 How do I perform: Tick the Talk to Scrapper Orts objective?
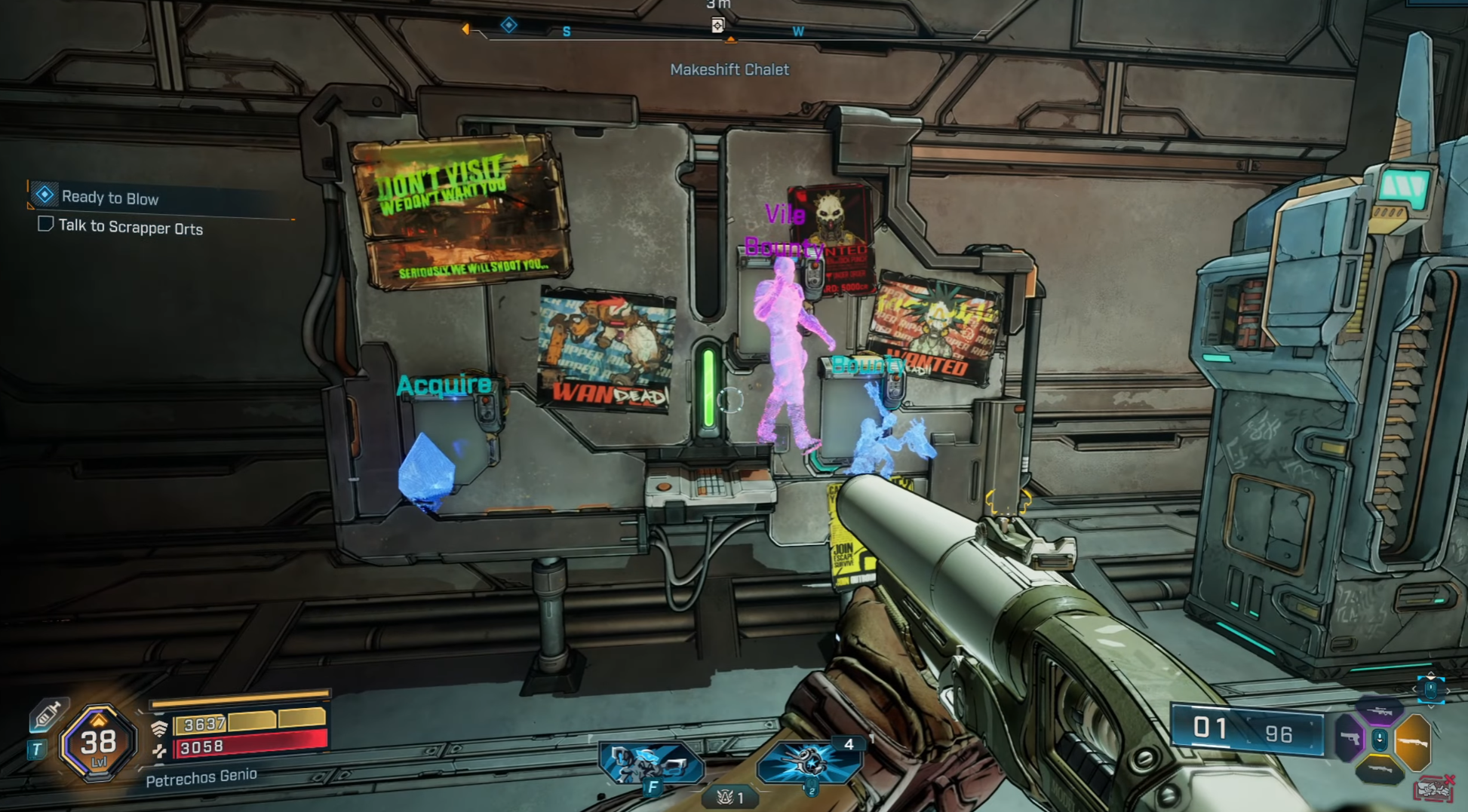coord(45,224)
